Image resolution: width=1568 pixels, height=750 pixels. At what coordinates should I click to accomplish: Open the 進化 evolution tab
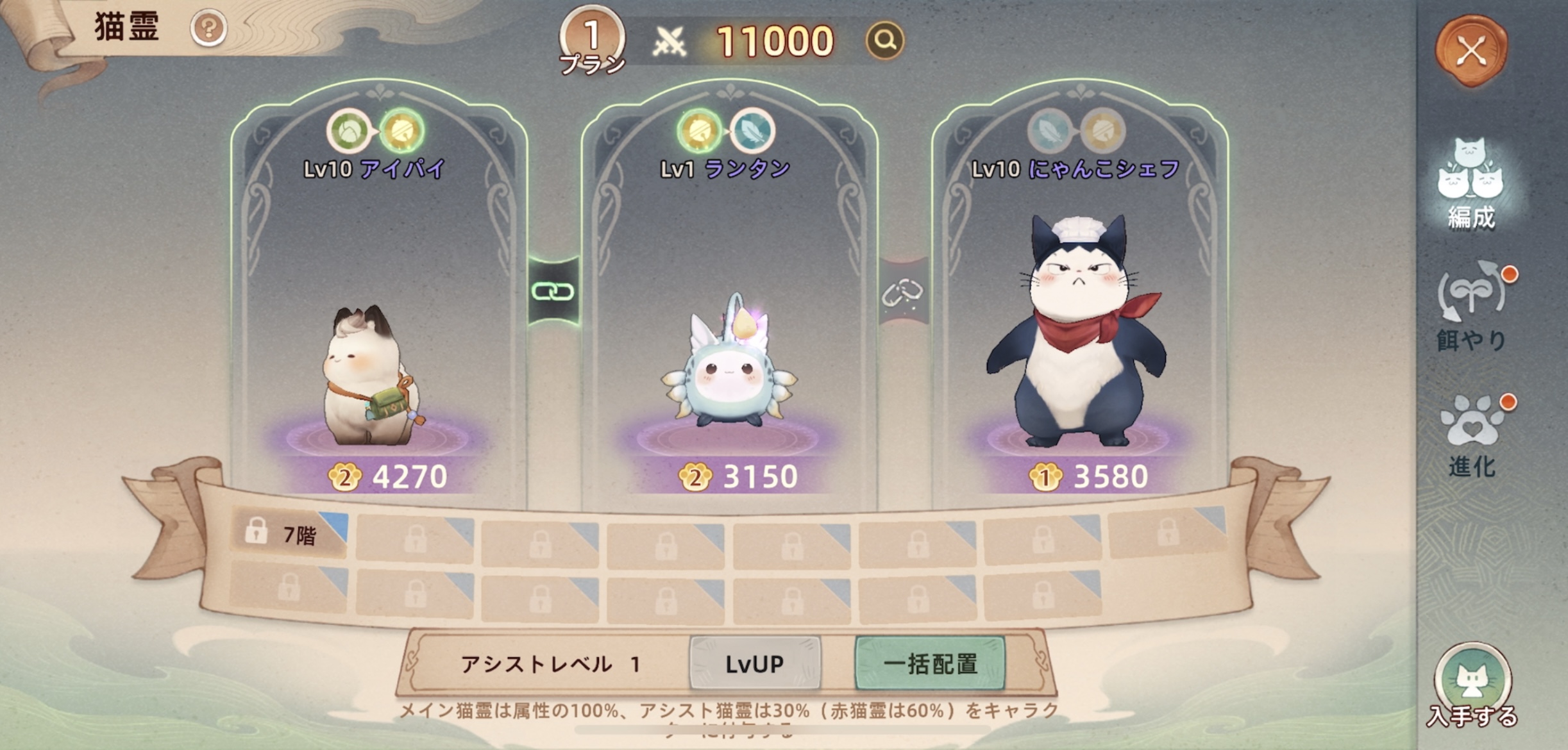click(x=1471, y=436)
